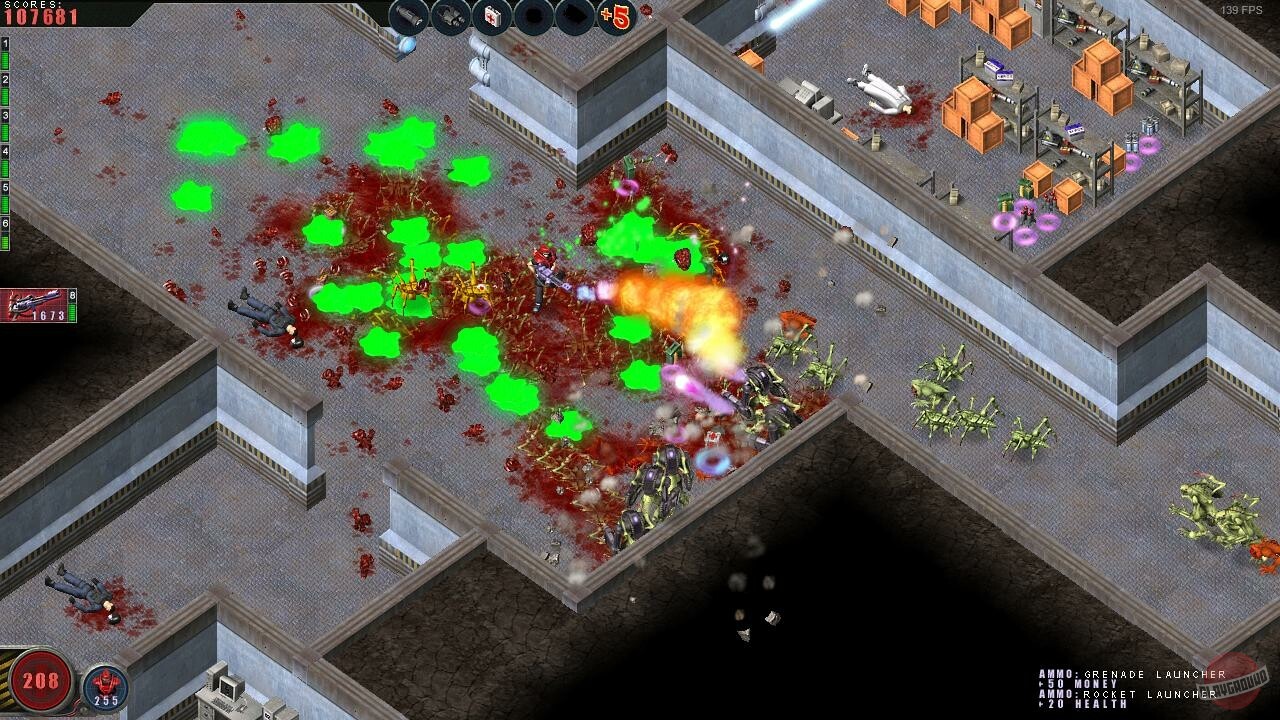Click the +5 grenade counter icon
The width and height of the screenshot is (1280, 720).
616,15
